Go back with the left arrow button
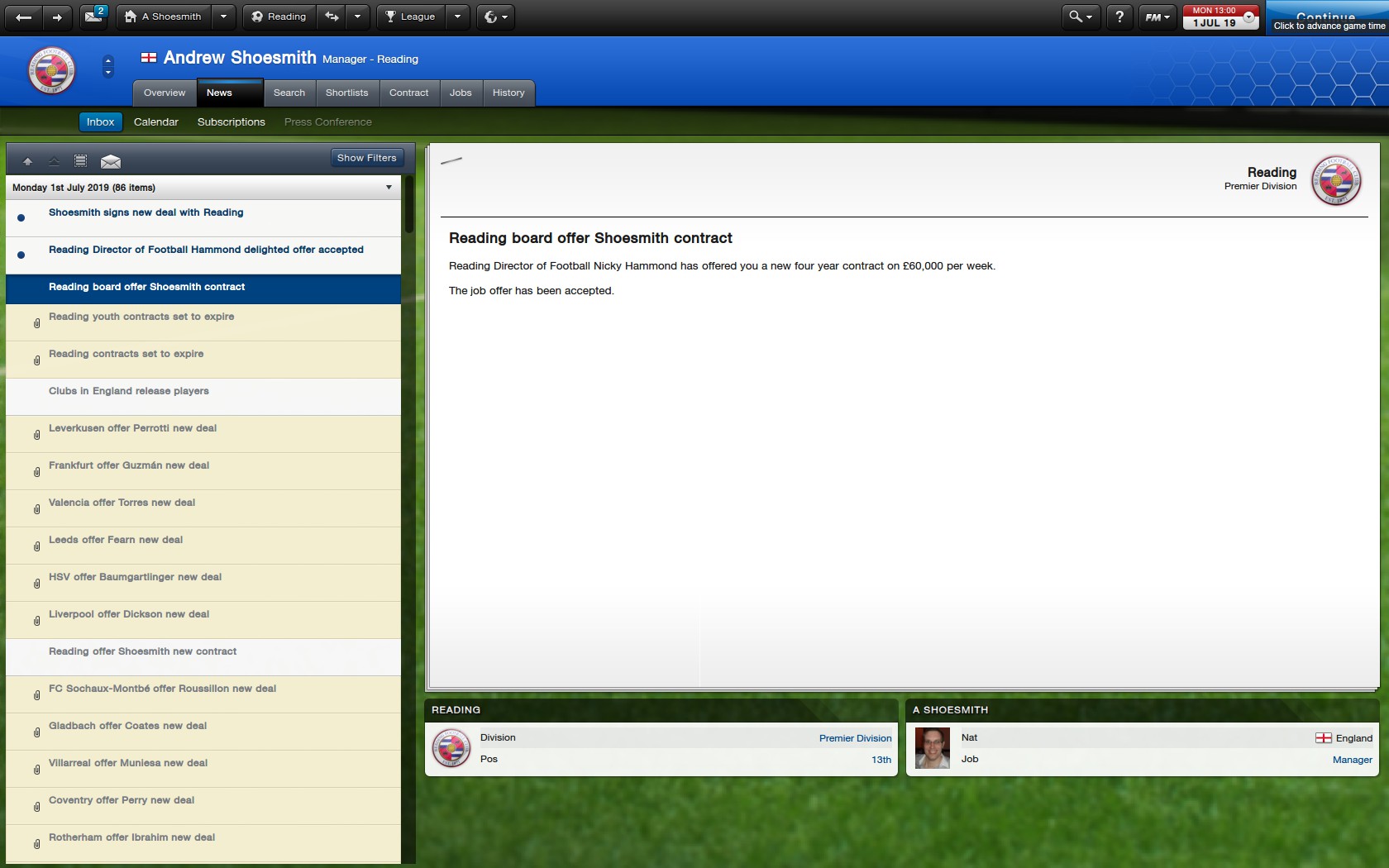1389x868 pixels. 24,17
